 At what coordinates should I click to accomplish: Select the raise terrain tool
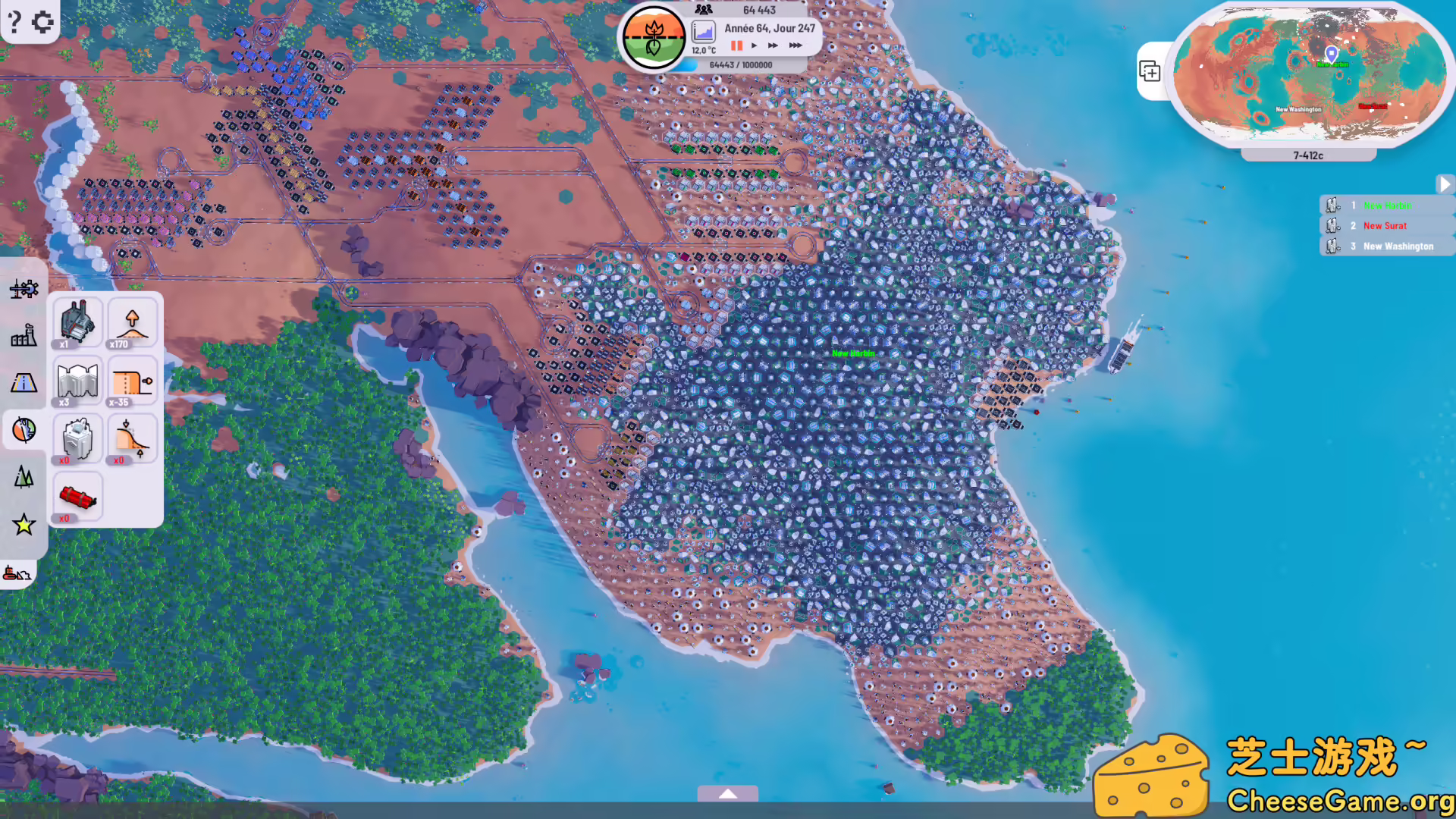[132, 322]
